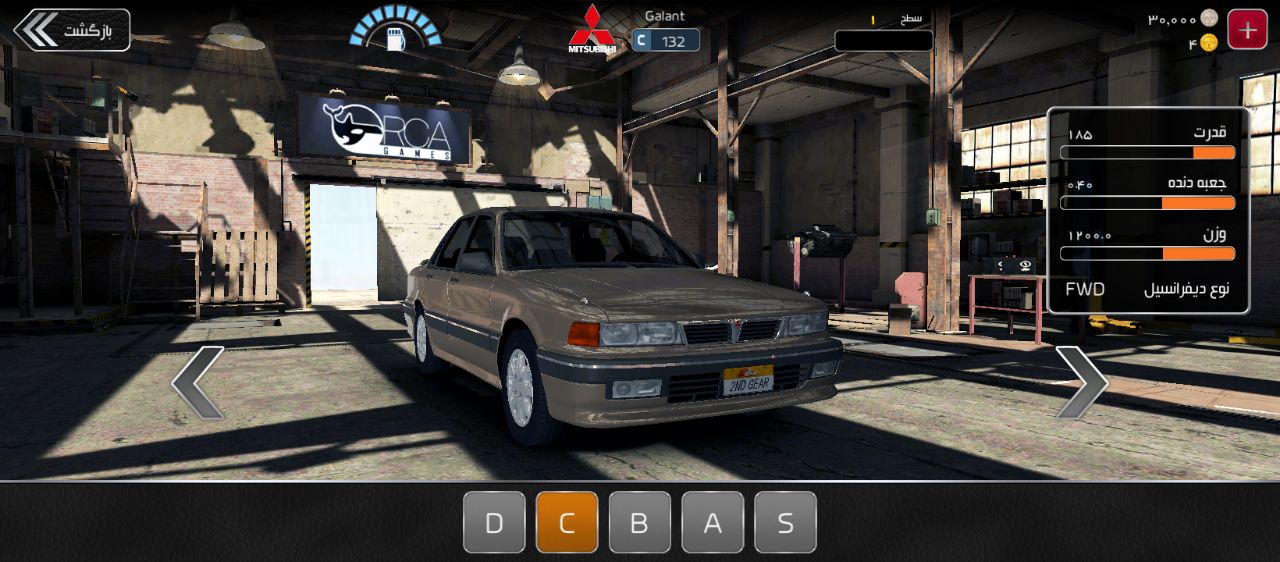Show the next car with right arrow
The height and width of the screenshot is (562, 1280).
[1081, 382]
